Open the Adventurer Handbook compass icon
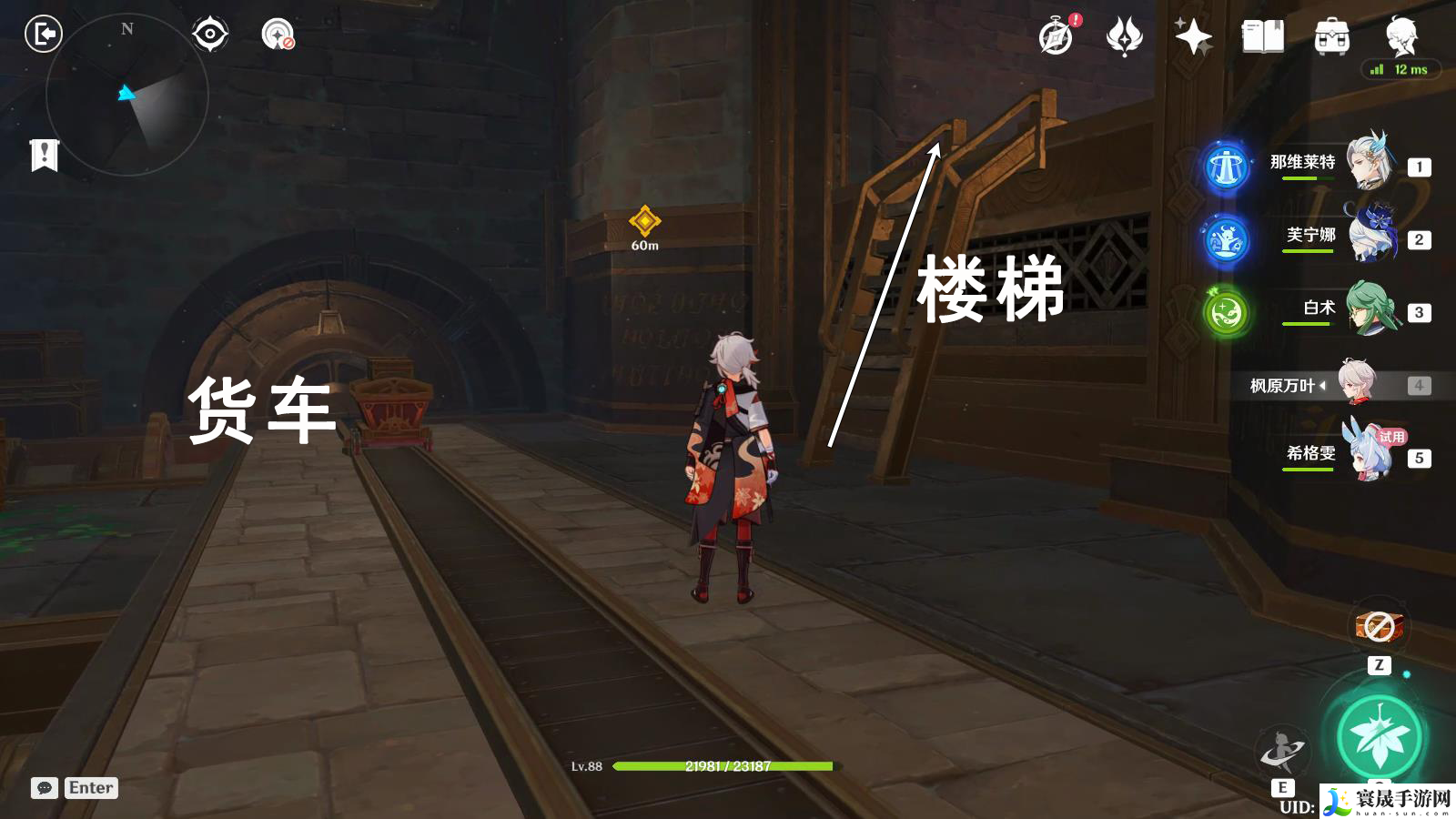 [x=1054, y=38]
